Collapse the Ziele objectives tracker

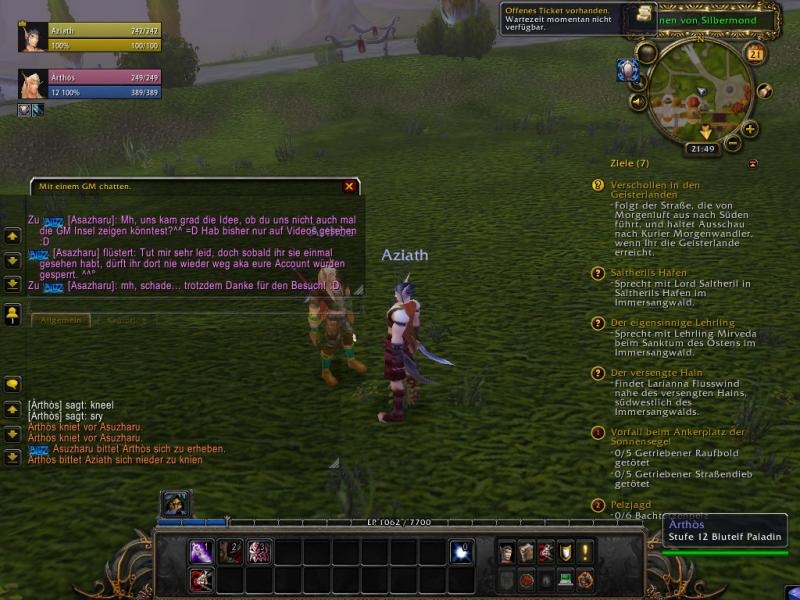752,163
